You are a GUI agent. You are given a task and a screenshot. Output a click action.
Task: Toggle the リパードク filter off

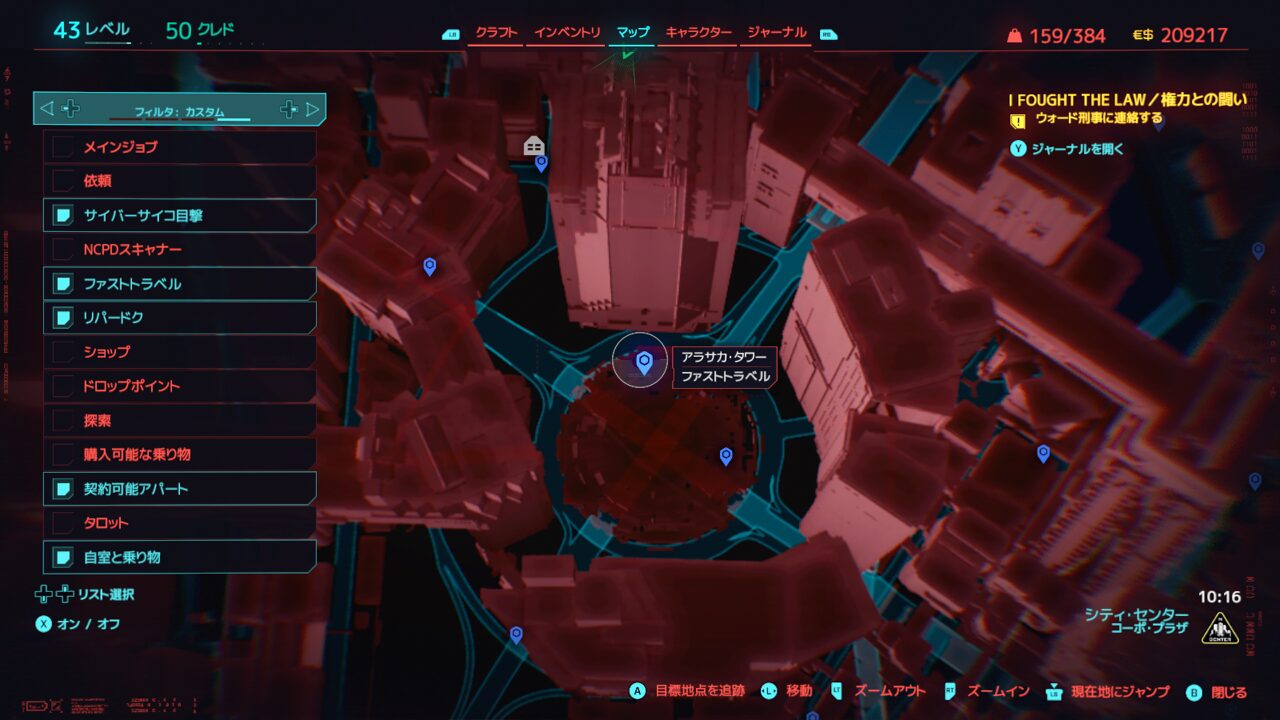180,318
